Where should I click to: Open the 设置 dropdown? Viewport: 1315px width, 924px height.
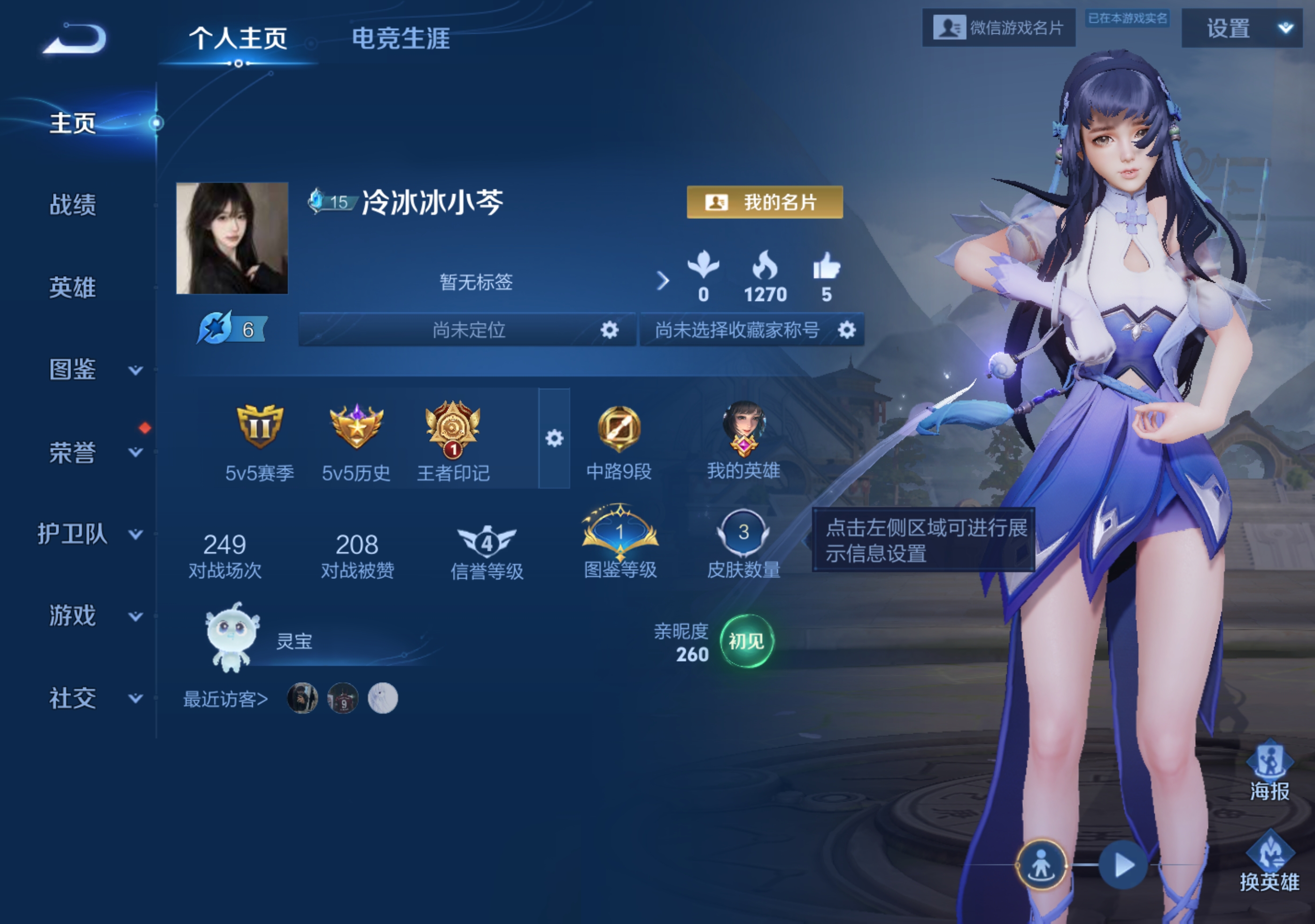click(x=1241, y=28)
